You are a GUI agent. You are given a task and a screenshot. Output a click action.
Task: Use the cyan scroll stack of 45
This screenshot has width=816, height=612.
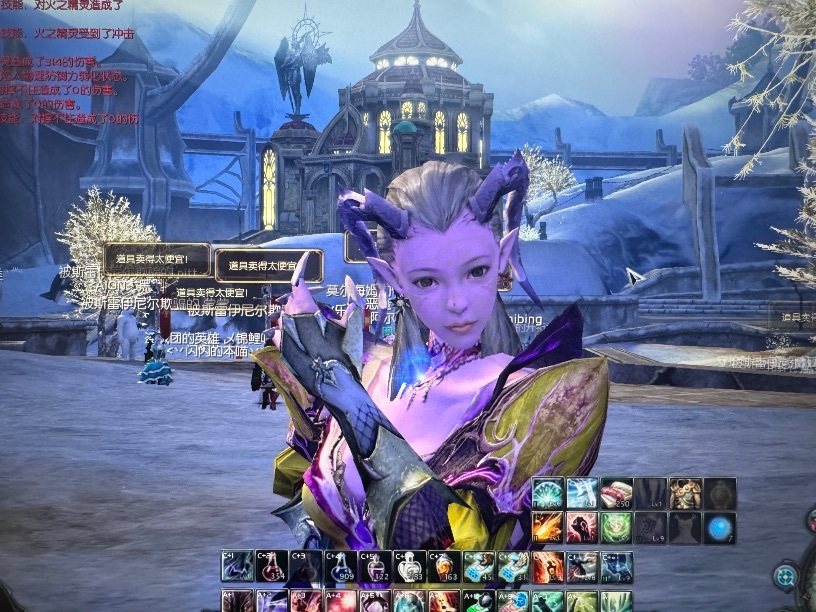point(478,566)
